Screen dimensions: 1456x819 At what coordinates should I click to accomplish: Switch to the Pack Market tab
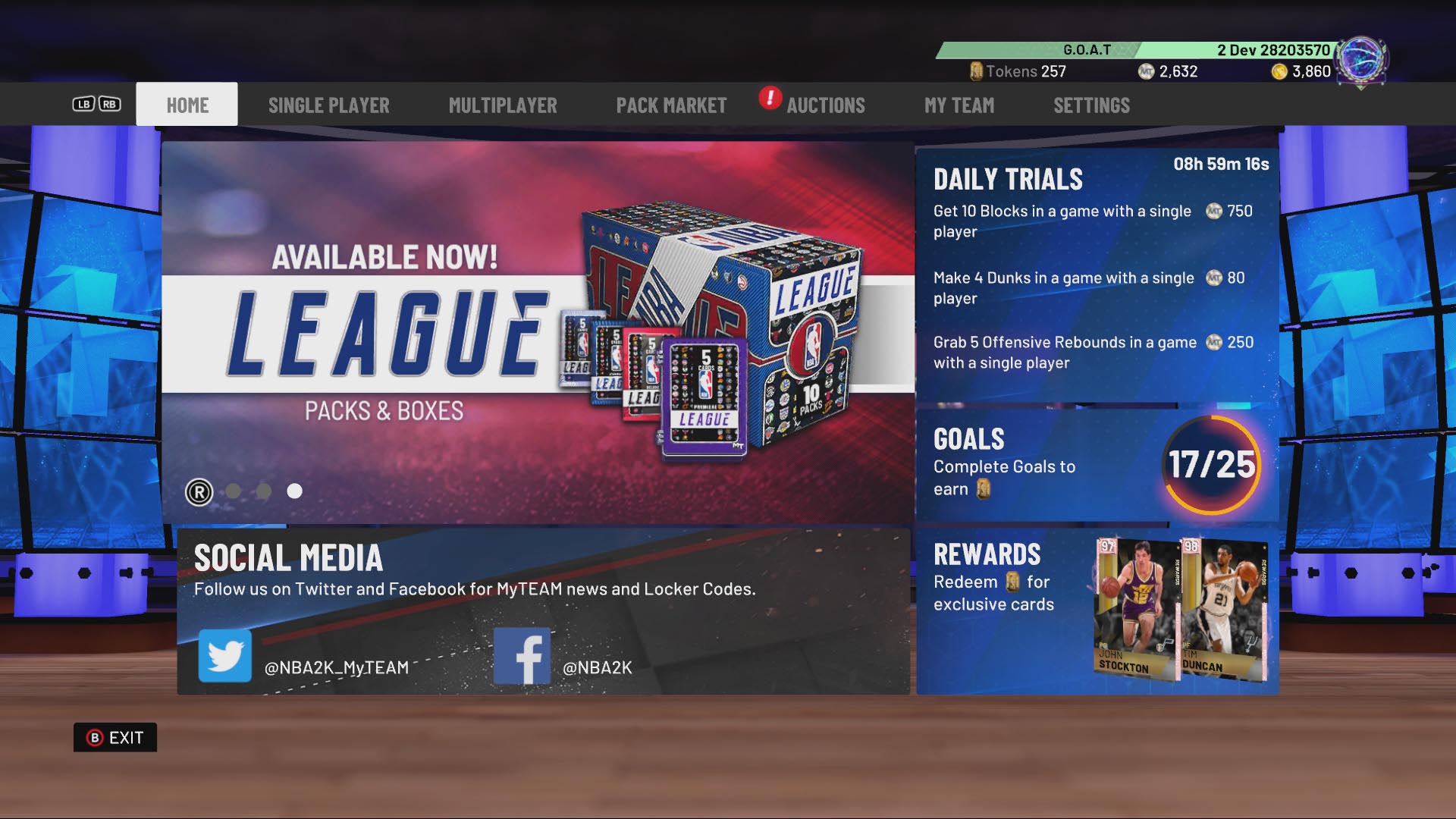(x=672, y=105)
